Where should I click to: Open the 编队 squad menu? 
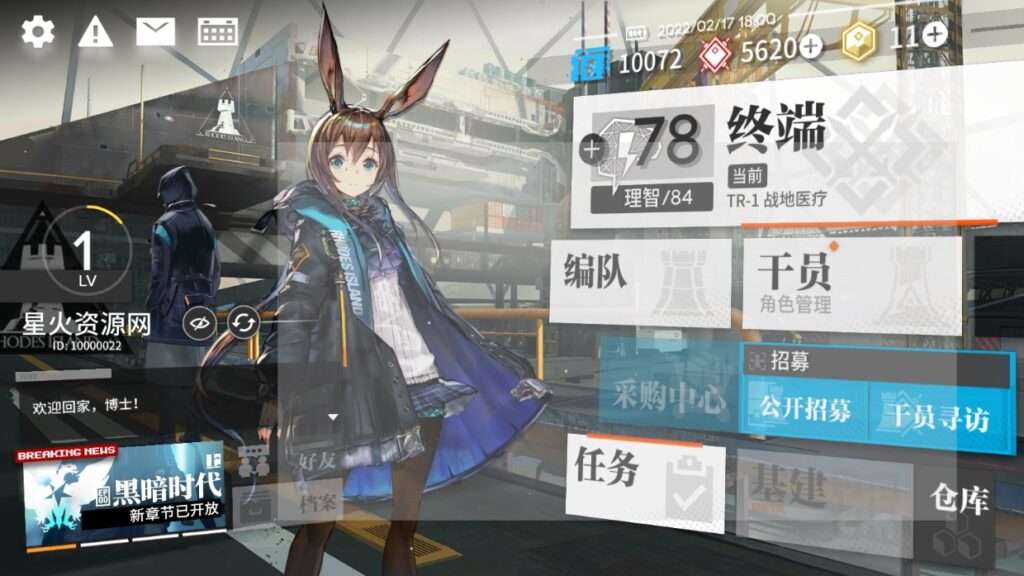click(640, 280)
